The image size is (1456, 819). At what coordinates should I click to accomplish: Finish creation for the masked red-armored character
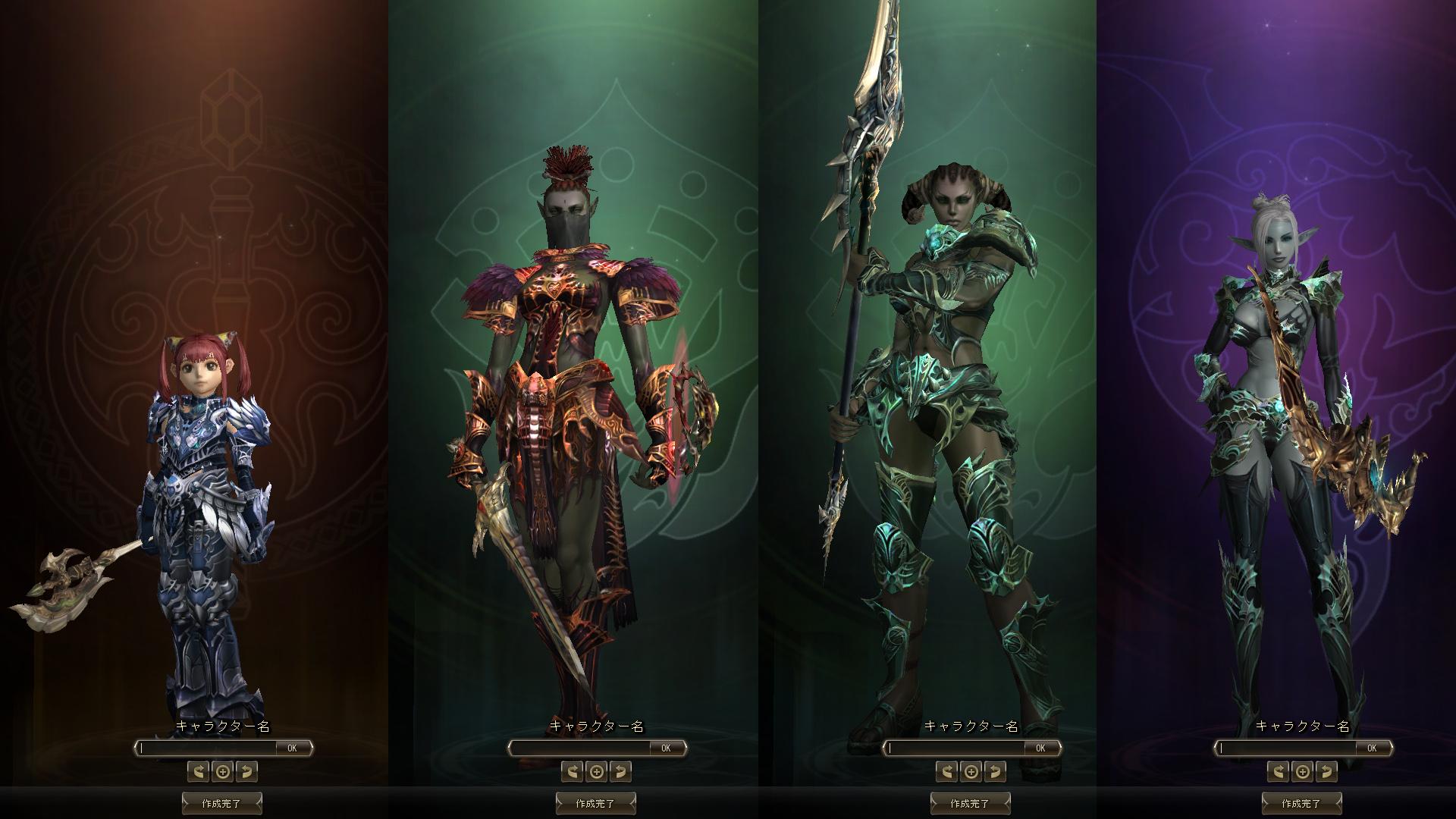click(596, 803)
